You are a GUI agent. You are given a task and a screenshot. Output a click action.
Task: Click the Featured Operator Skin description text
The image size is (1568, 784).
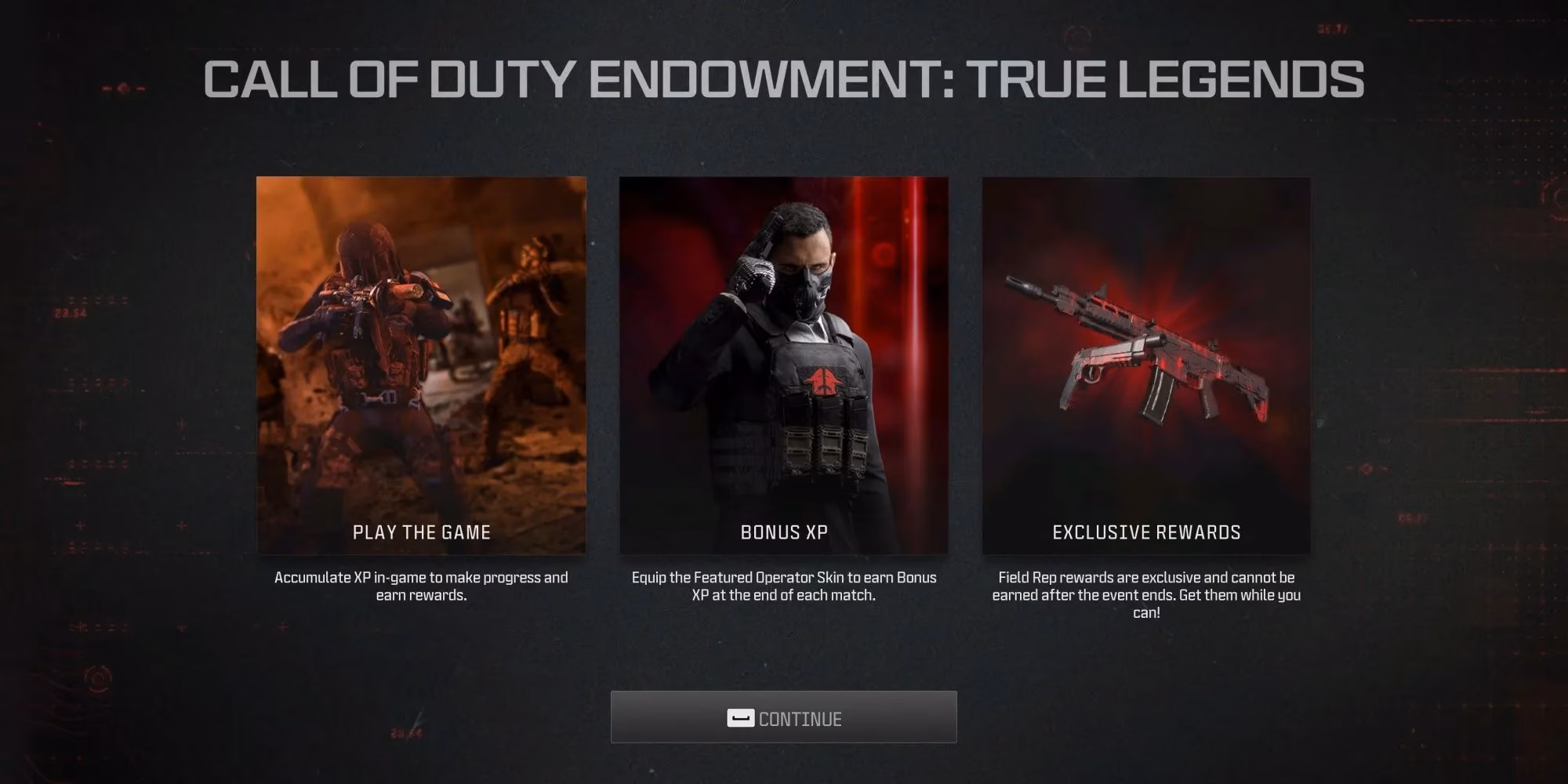784,586
